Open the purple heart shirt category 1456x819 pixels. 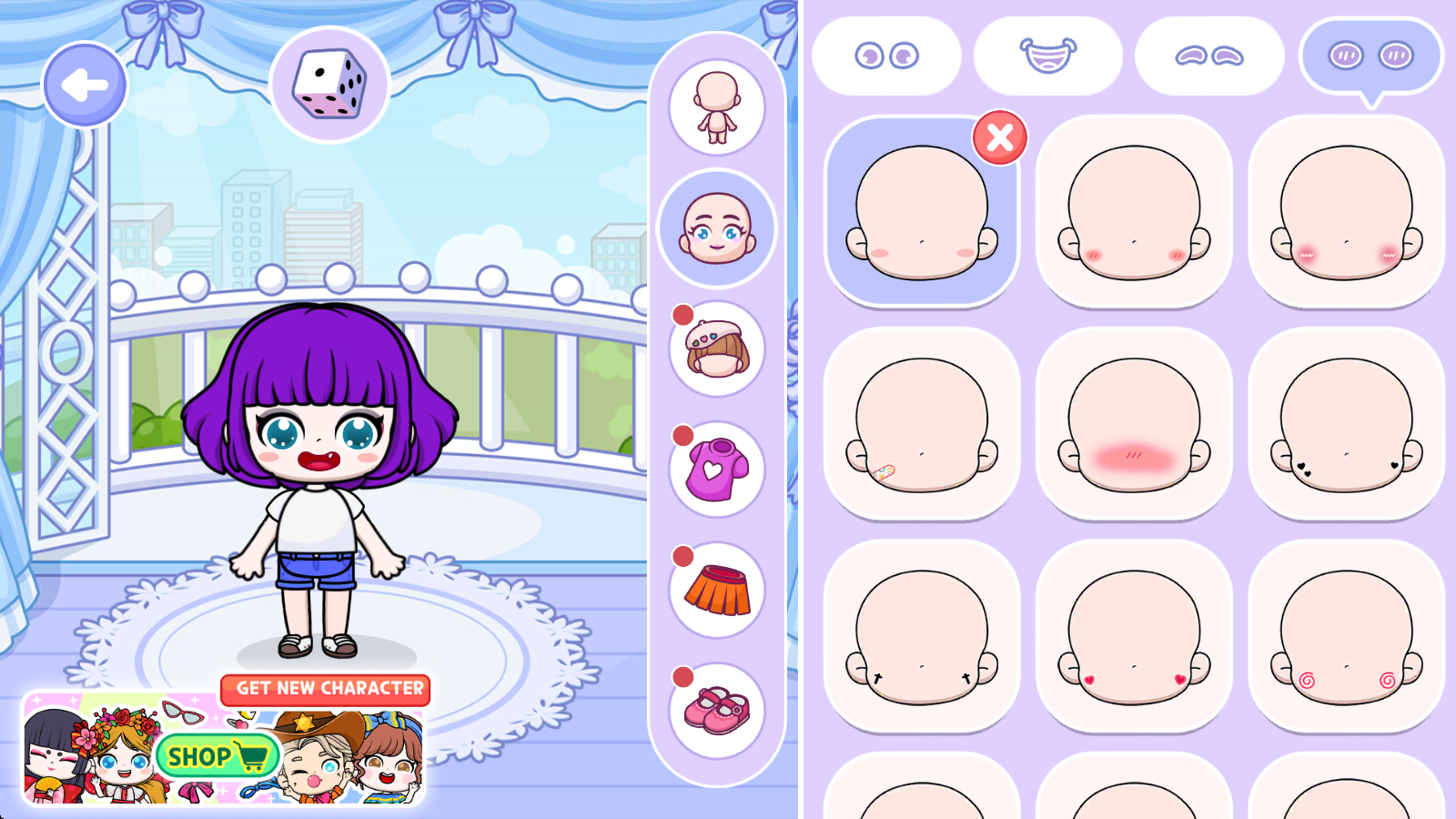click(717, 470)
